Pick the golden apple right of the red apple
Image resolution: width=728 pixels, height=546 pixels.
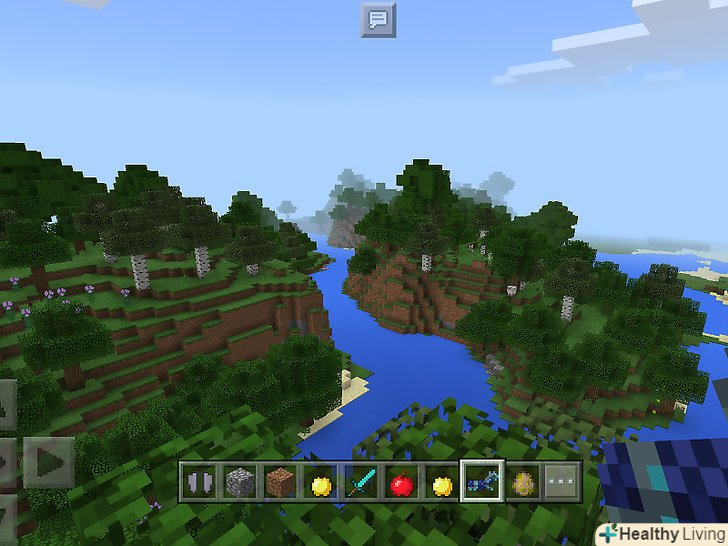pyautogui.click(x=441, y=484)
